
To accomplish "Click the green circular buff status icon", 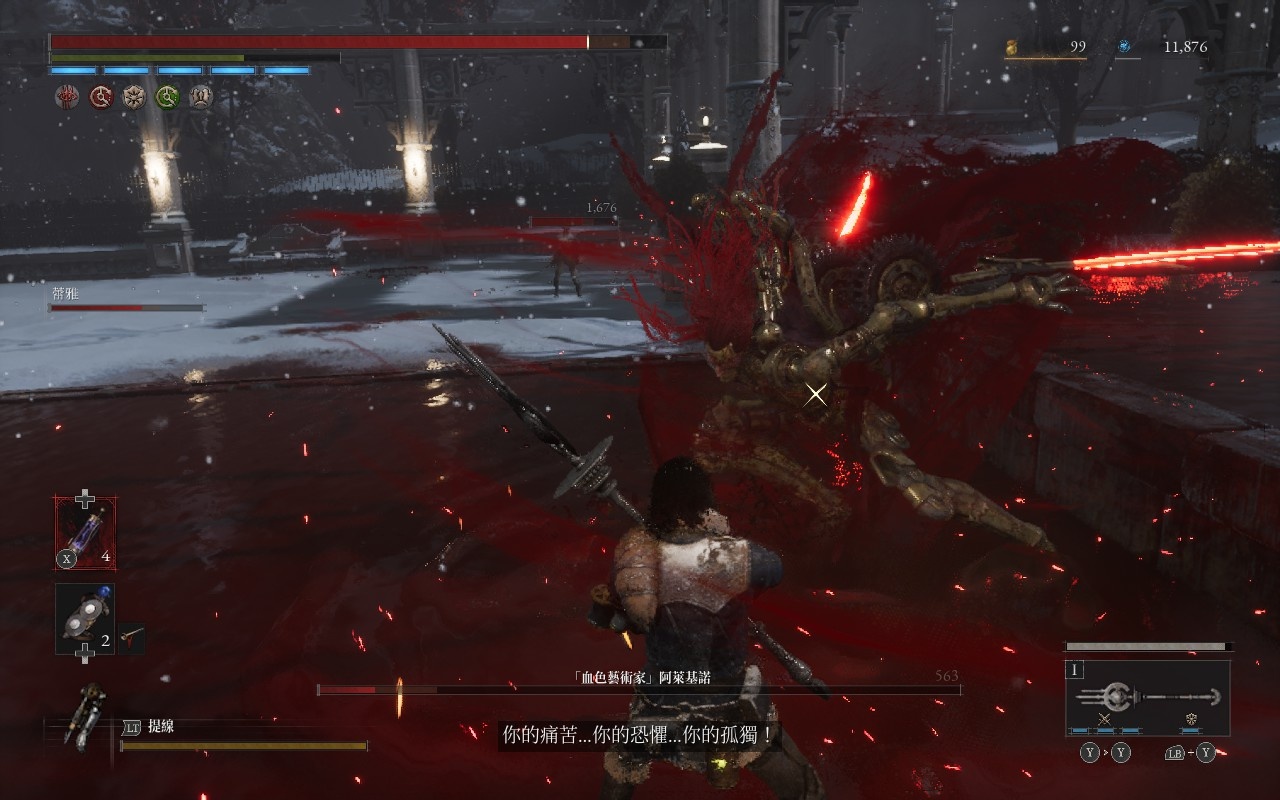I will tap(167, 97).
